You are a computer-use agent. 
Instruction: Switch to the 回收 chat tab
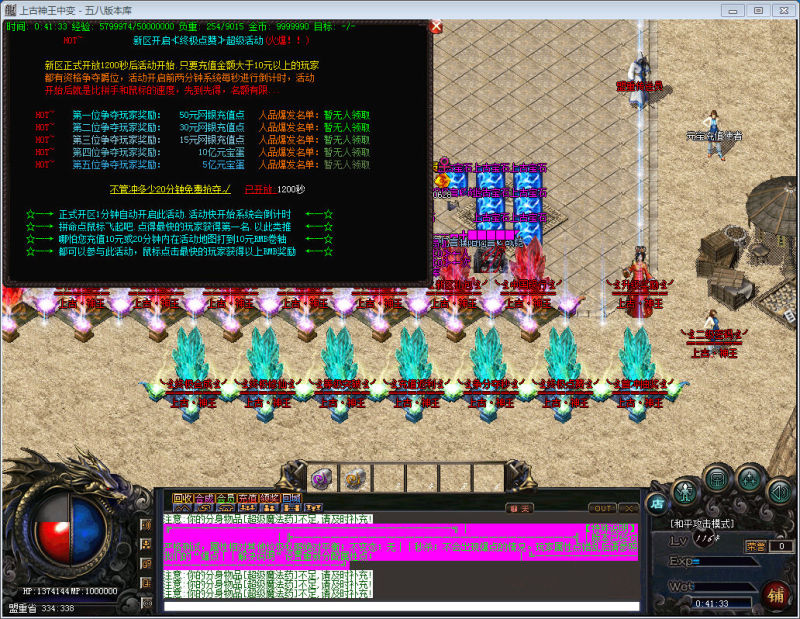[181, 497]
